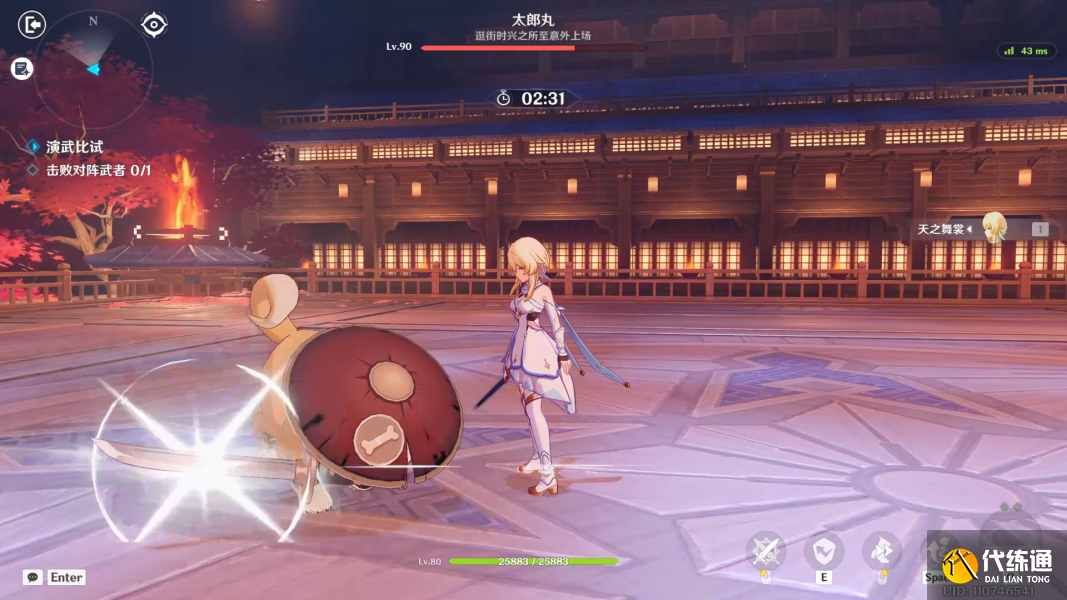
Task: Open the chat bubble icon
Action: (33, 577)
